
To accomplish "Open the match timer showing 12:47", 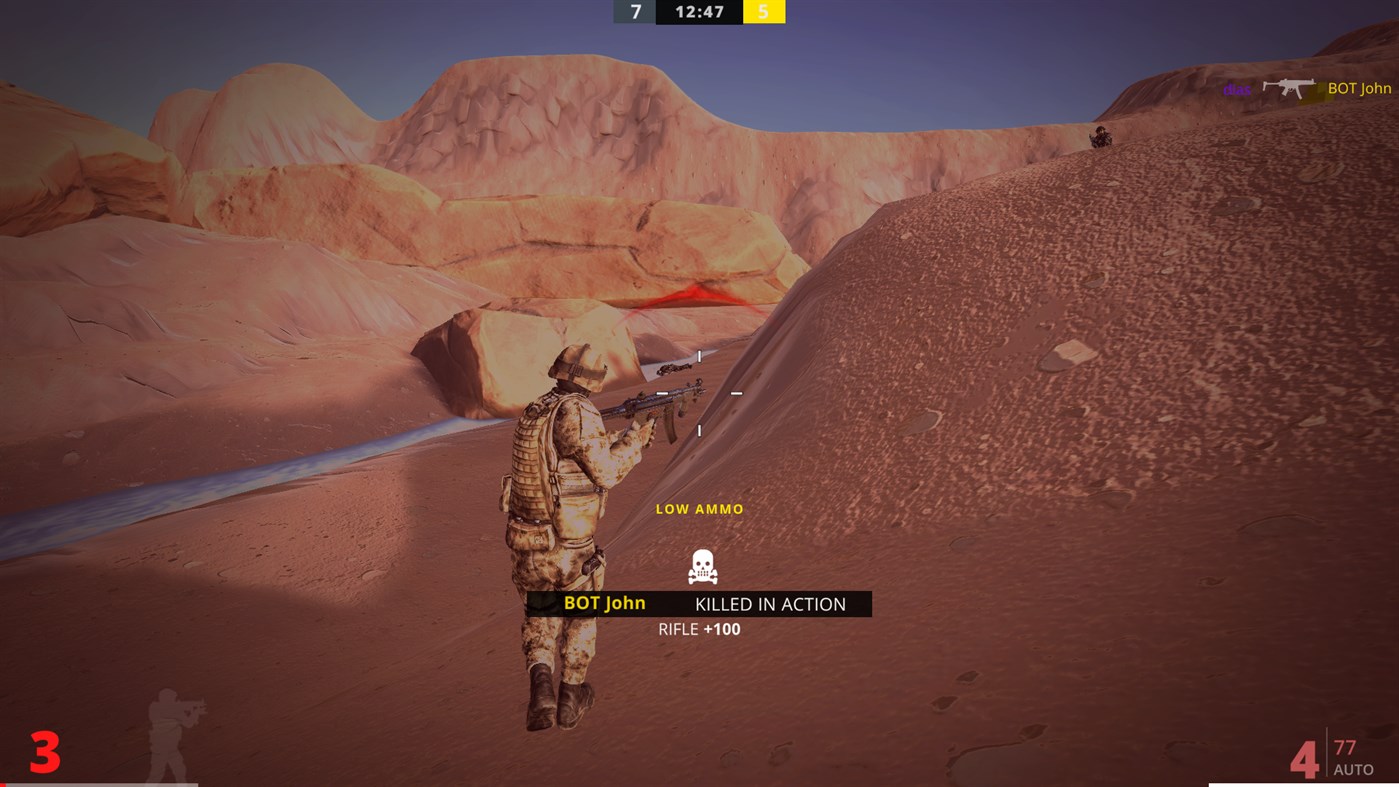I will (x=697, y=12).
